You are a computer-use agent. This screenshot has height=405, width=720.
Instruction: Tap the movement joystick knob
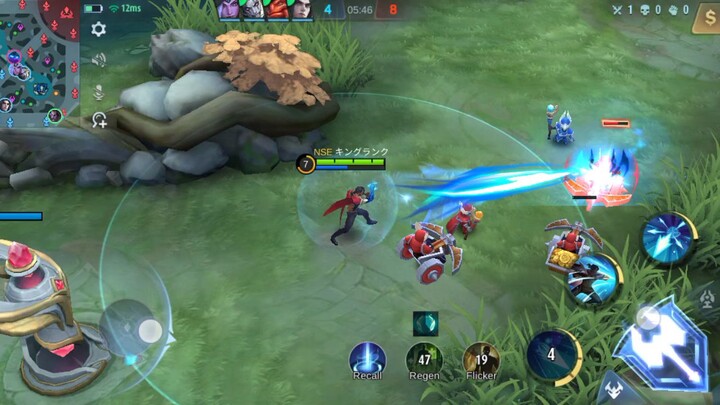coord(150,329)
